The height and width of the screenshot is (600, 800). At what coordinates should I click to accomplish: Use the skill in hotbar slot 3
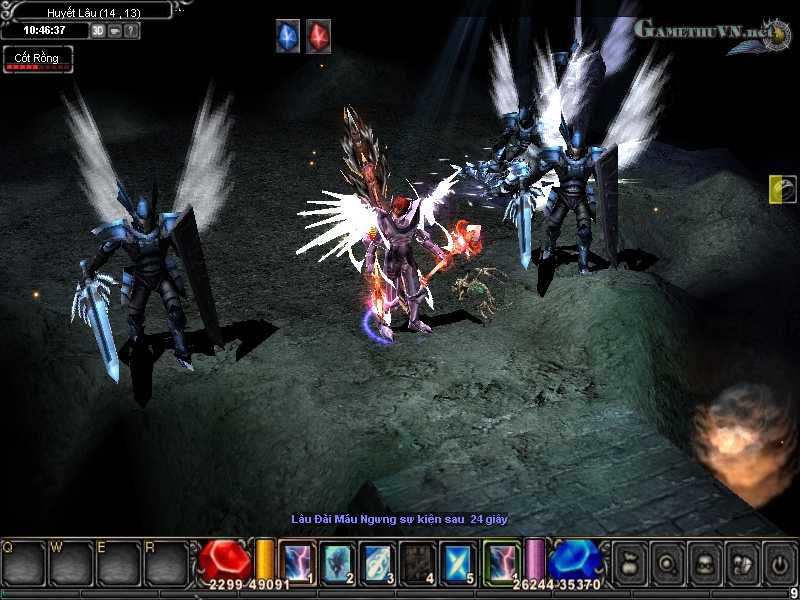click(x=377, y=561)
